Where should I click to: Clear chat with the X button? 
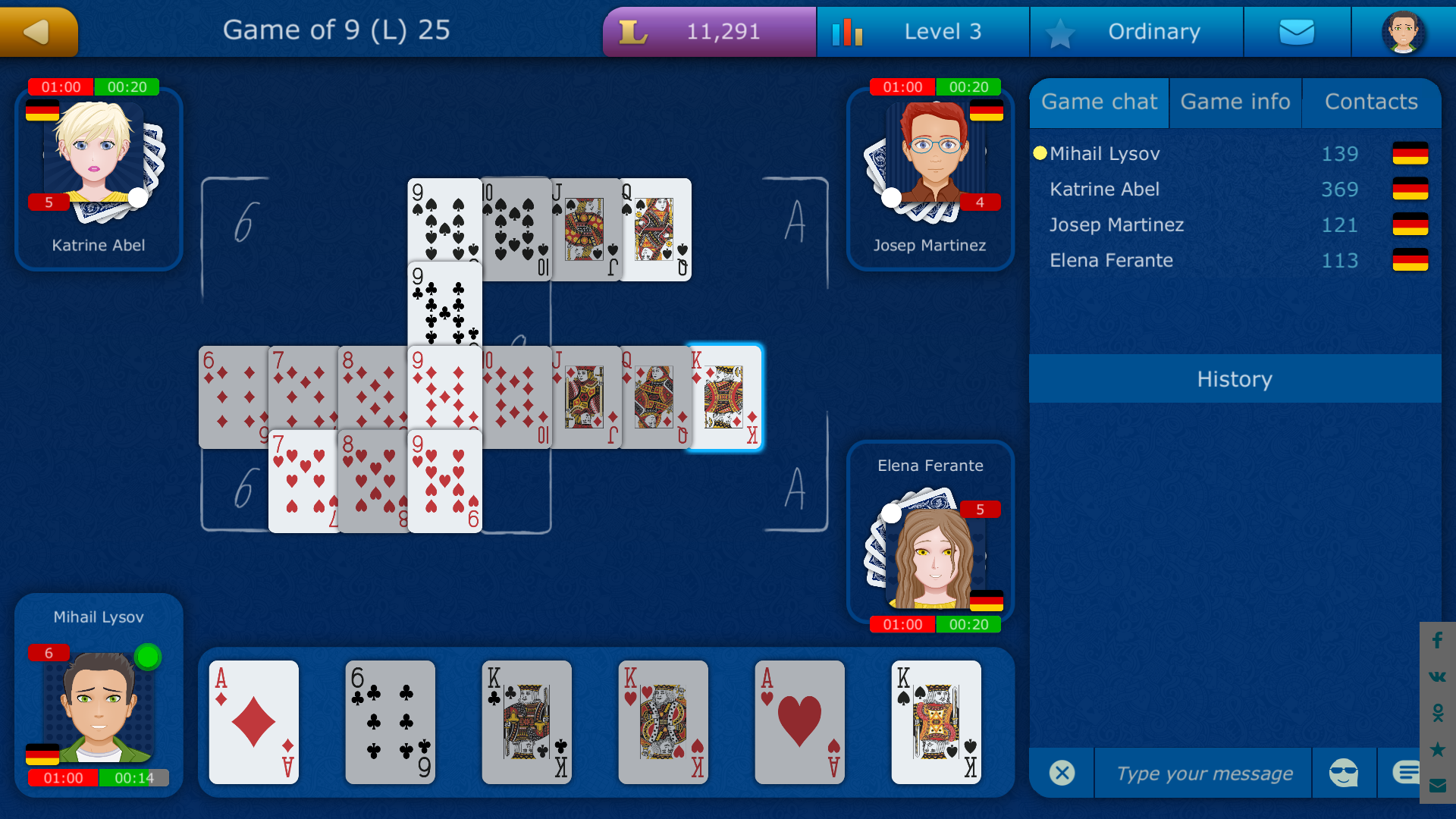[1062, 773]
